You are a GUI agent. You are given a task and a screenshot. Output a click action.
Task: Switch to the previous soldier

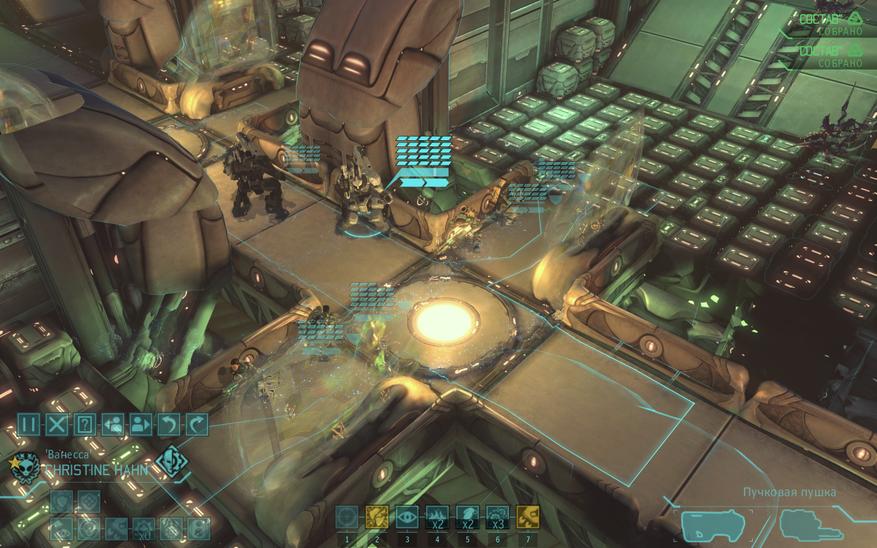pos(113,424)
